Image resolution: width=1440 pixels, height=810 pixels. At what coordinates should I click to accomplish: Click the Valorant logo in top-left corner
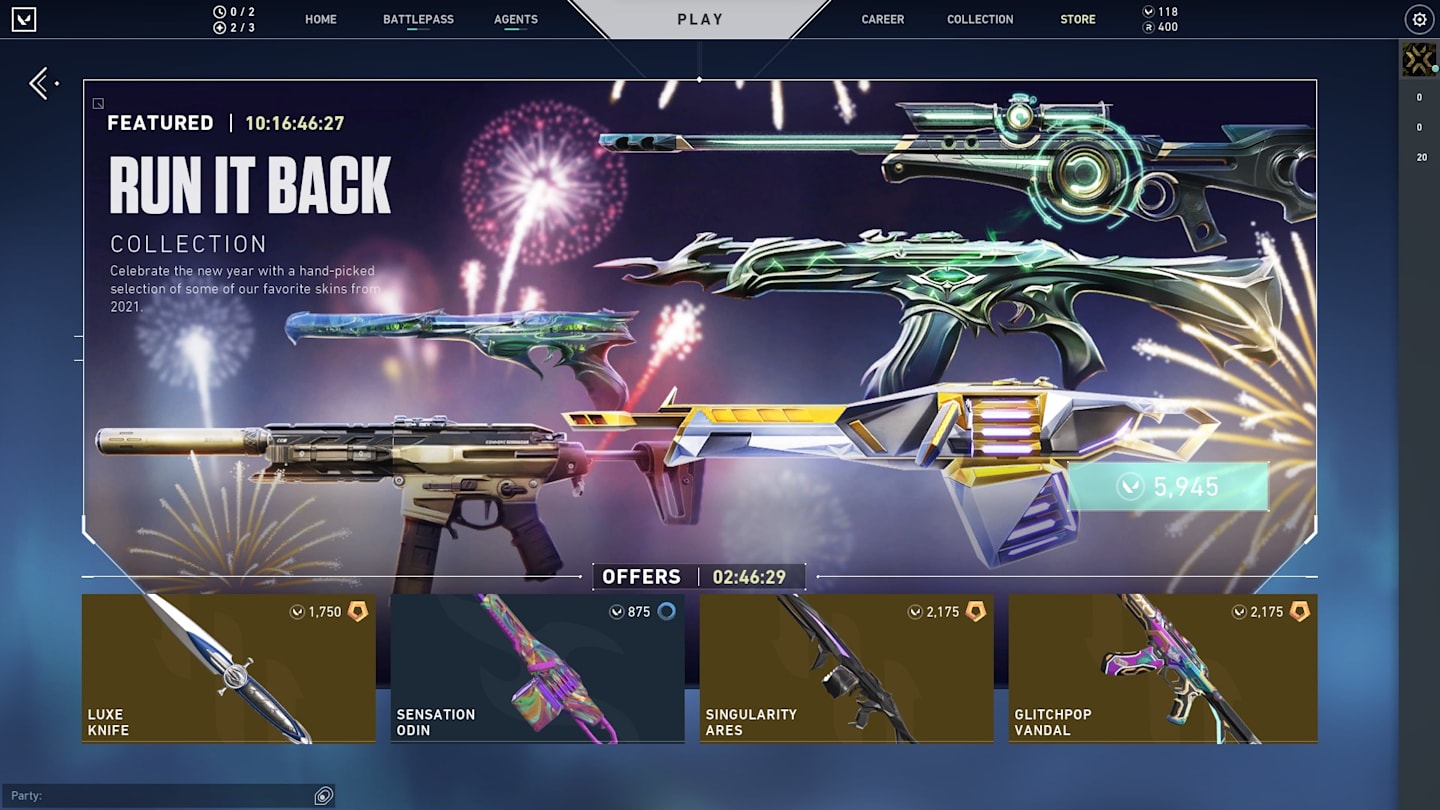click(x=24, y=19)
